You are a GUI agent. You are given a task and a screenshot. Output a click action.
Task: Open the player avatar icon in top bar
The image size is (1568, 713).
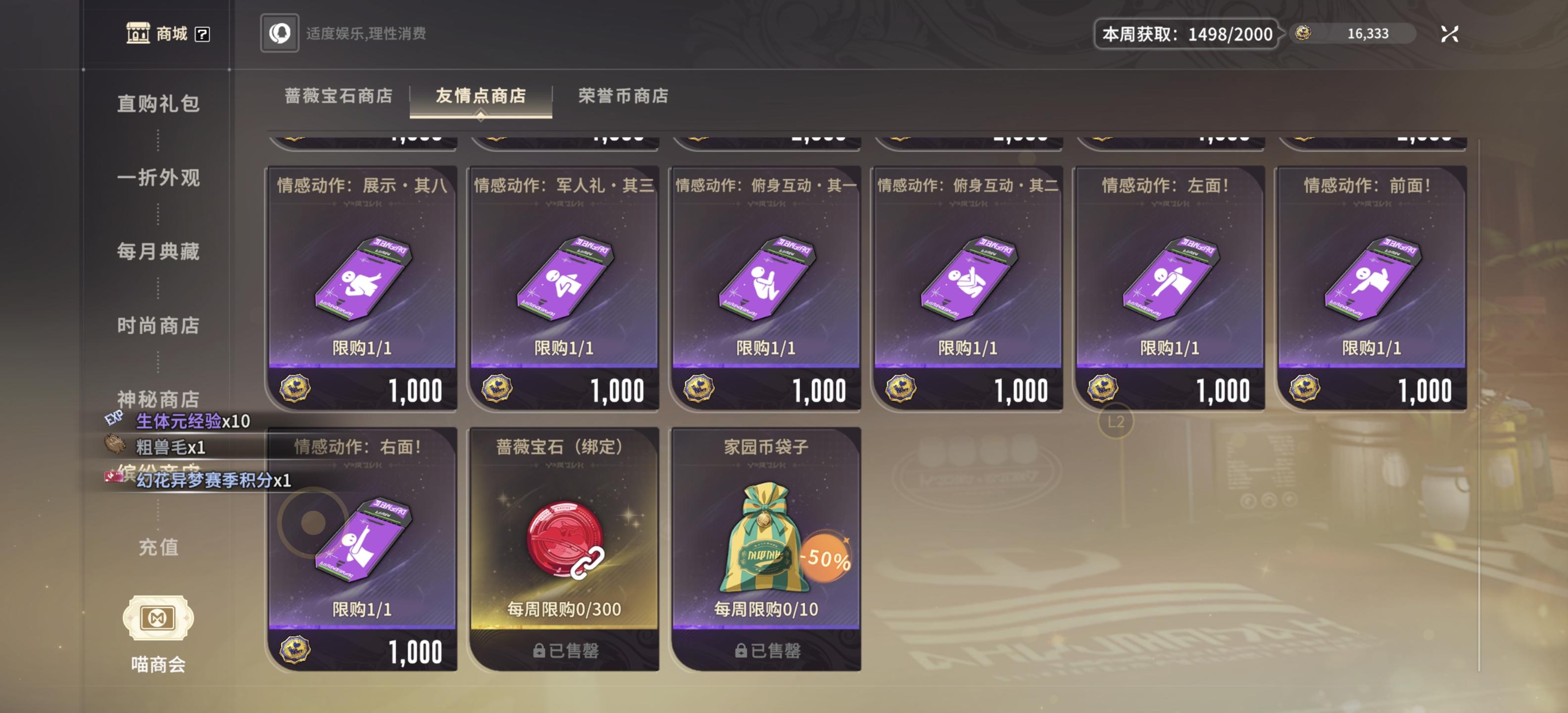pyautogui.click(x=279, y=34)
